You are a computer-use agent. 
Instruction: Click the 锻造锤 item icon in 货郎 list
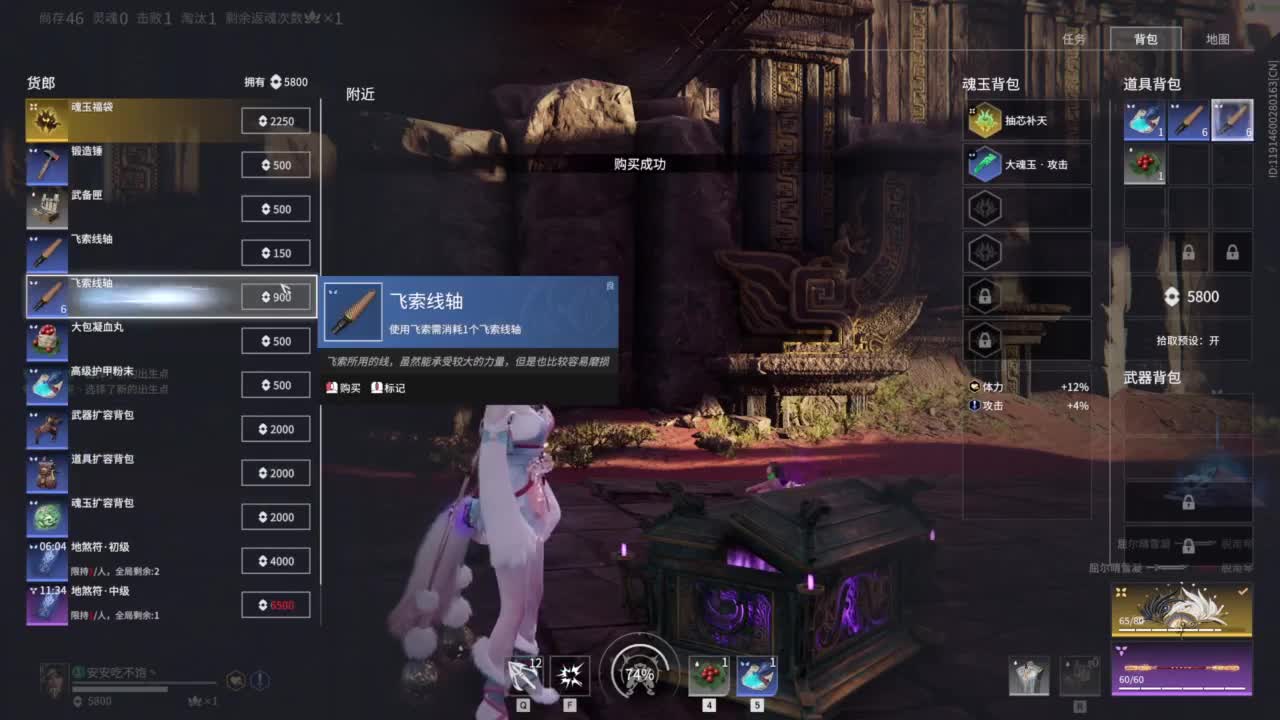click(x=47, y=164)
